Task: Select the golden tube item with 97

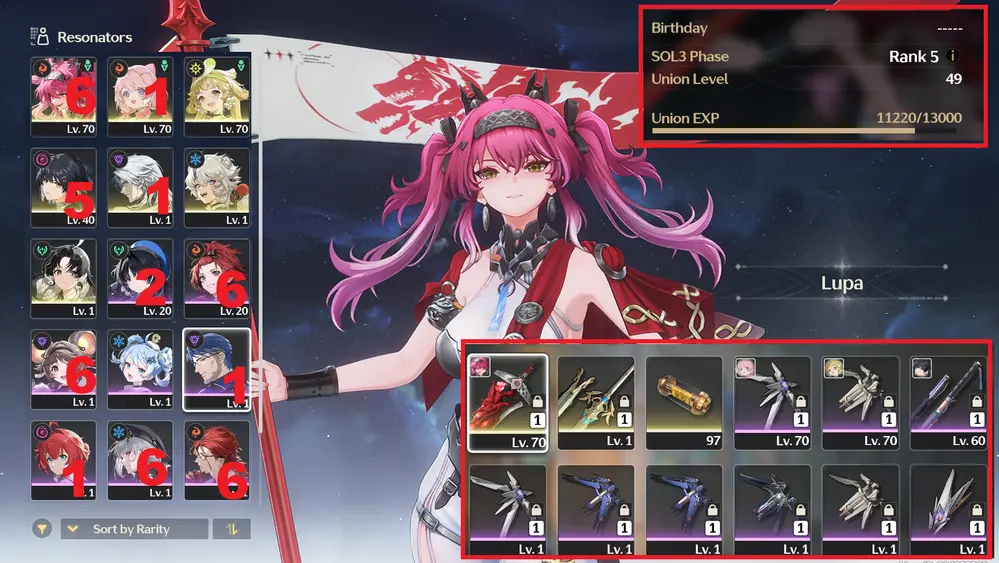Action: pos(684,398)
